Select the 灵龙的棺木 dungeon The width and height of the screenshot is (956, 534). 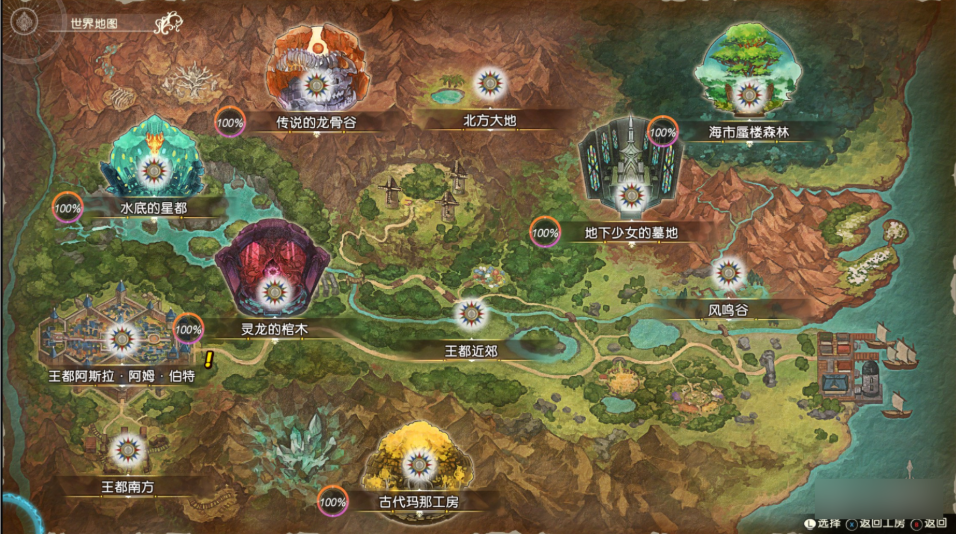tap(273, 291)
